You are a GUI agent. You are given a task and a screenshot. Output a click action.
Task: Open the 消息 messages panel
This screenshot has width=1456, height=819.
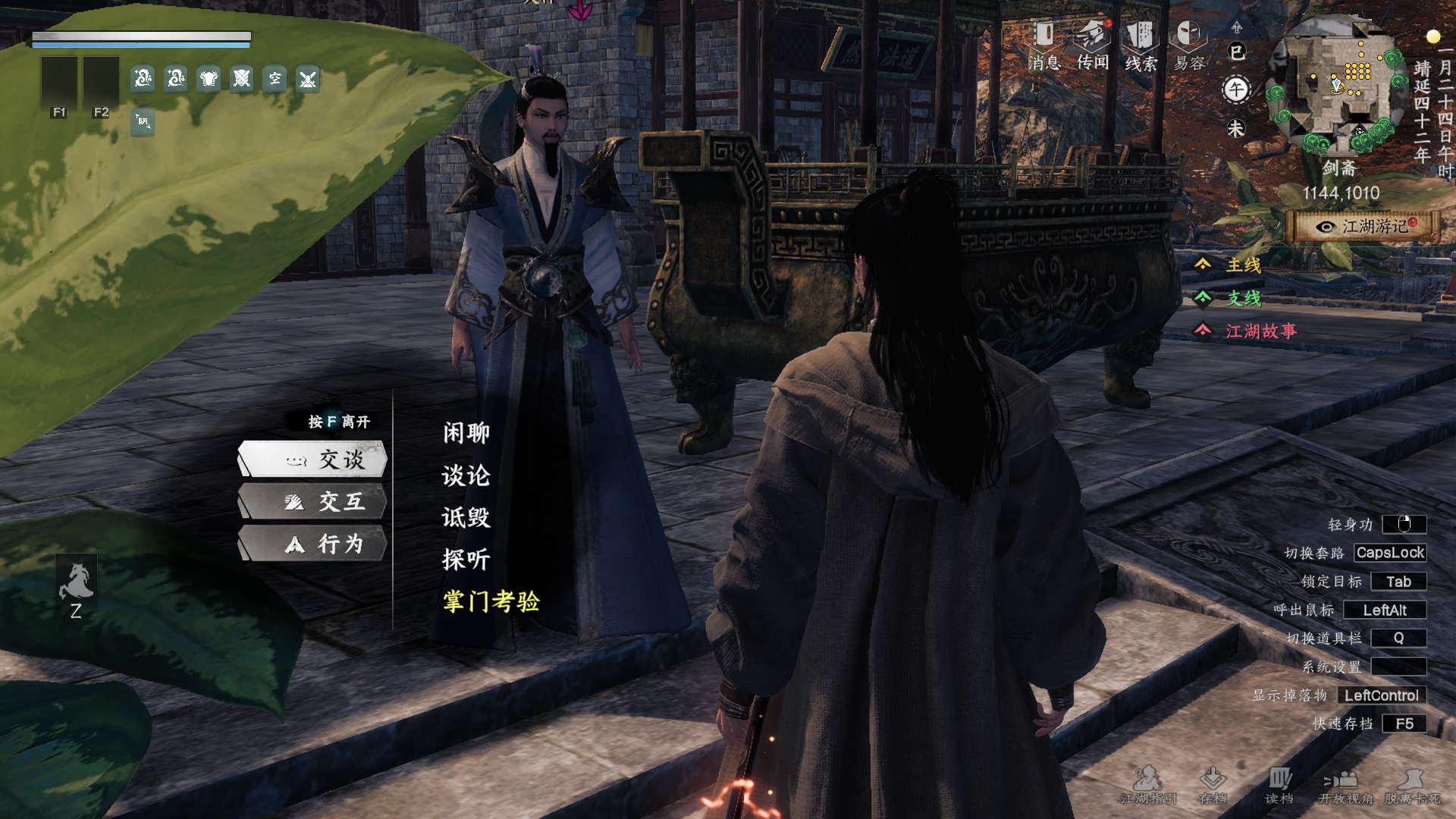[x=1044, y=45]
